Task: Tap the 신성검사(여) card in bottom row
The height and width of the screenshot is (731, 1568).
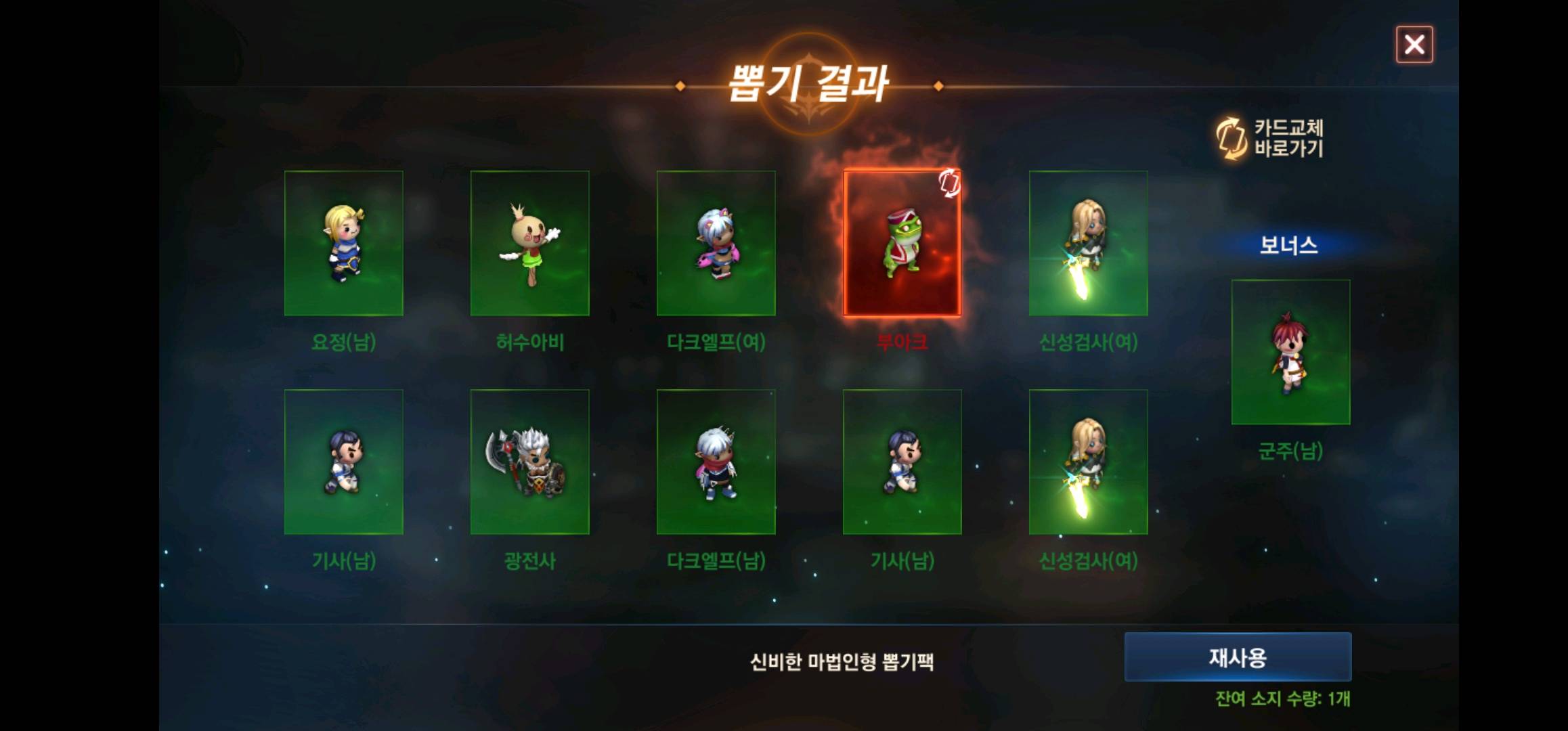Action: [1089, 462]
